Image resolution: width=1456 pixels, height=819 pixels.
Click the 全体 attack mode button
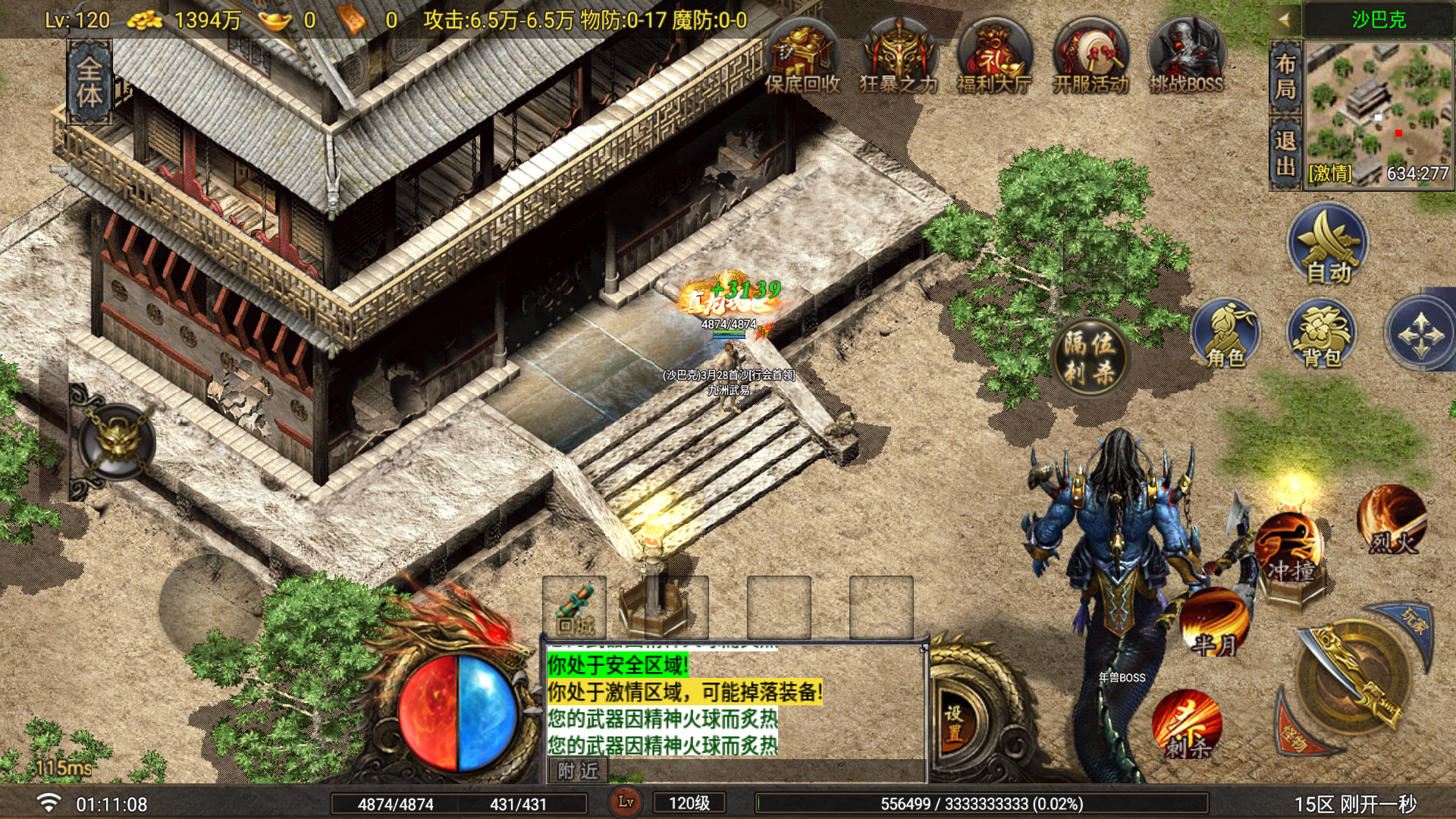[89, 82]
